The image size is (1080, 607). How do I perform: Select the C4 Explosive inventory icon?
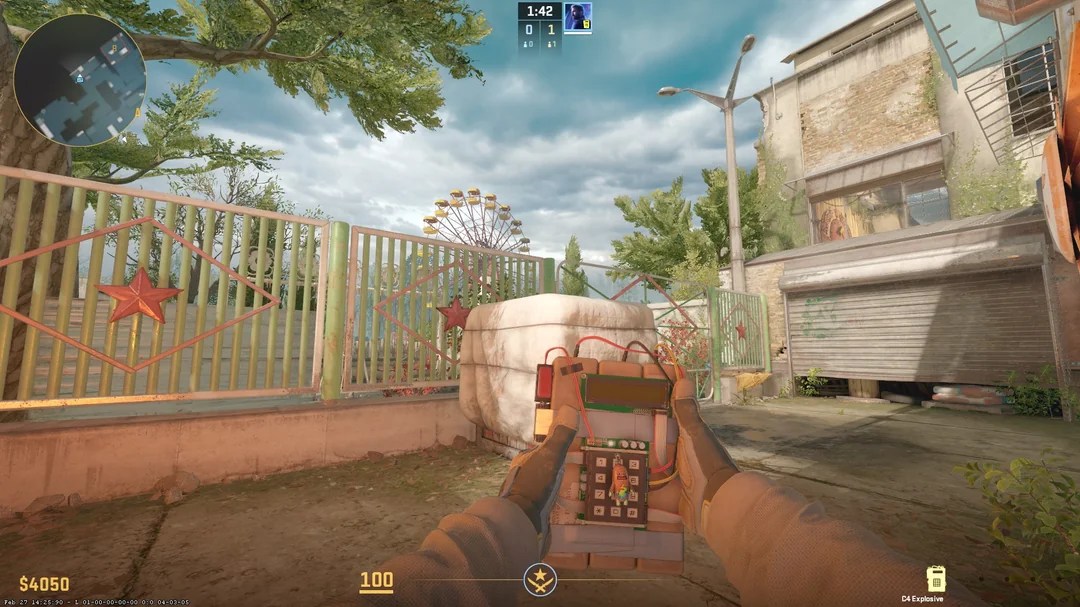[936, 579]
